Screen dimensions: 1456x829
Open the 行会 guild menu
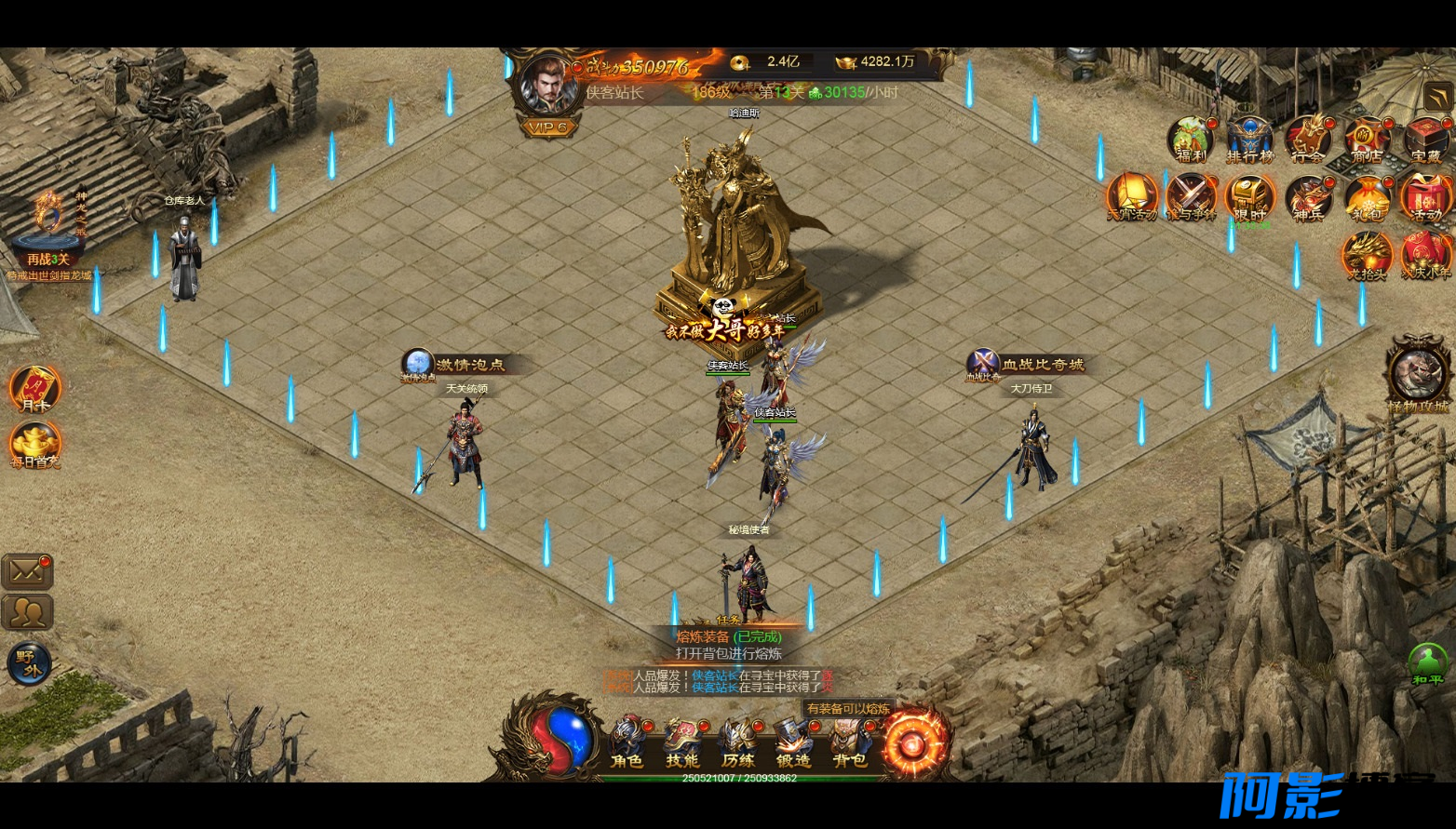pos(1308,140)
